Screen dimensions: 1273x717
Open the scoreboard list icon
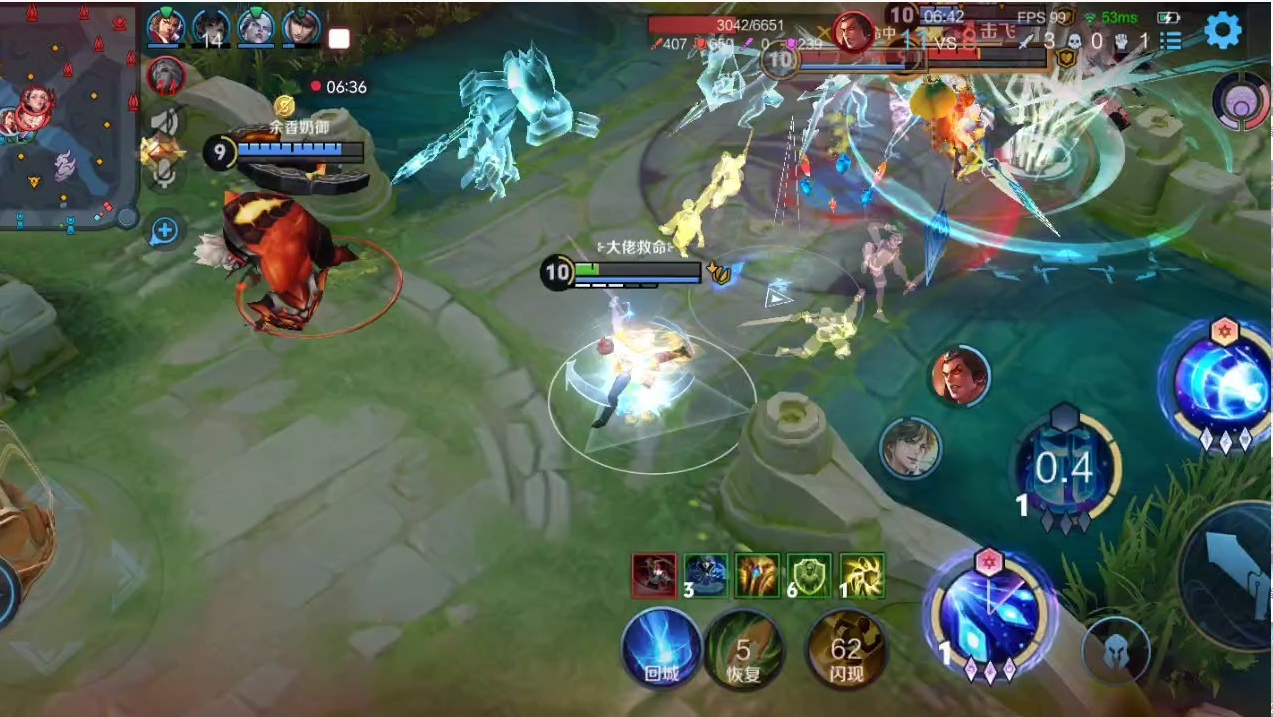(1170, 41)
